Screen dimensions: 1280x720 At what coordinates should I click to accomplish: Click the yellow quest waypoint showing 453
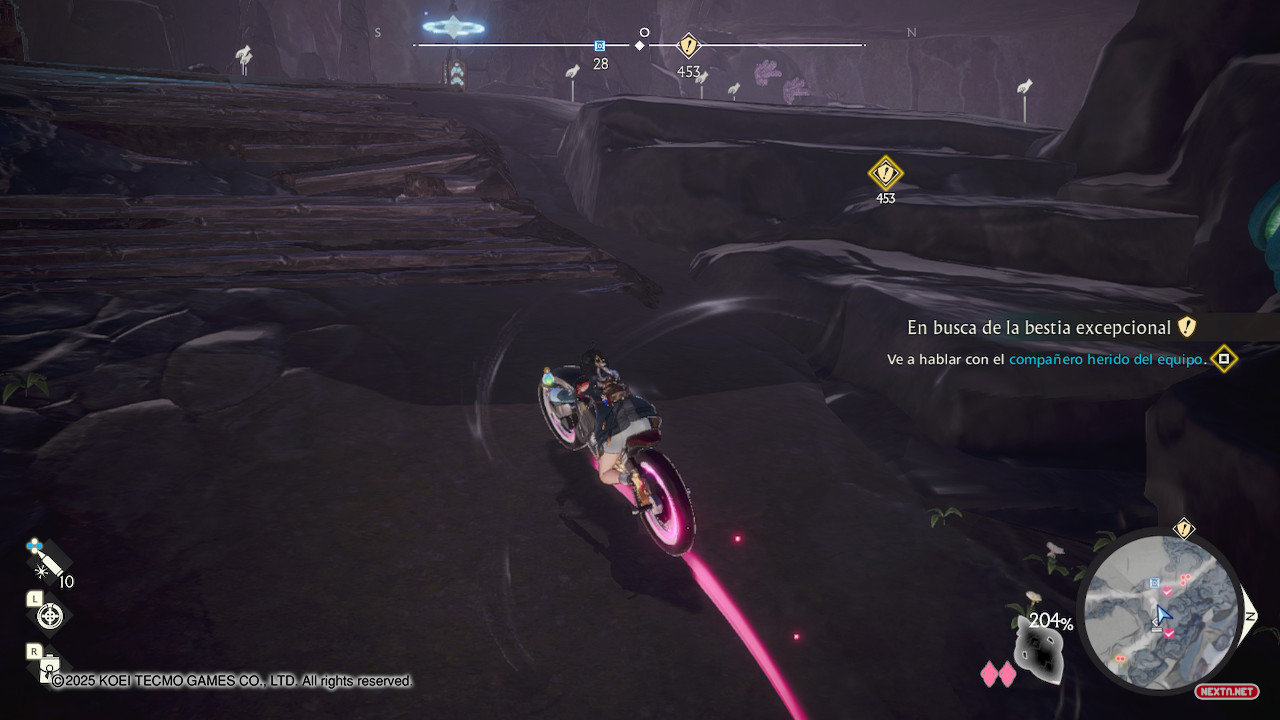pyautogui.click(x=885, y=174)
